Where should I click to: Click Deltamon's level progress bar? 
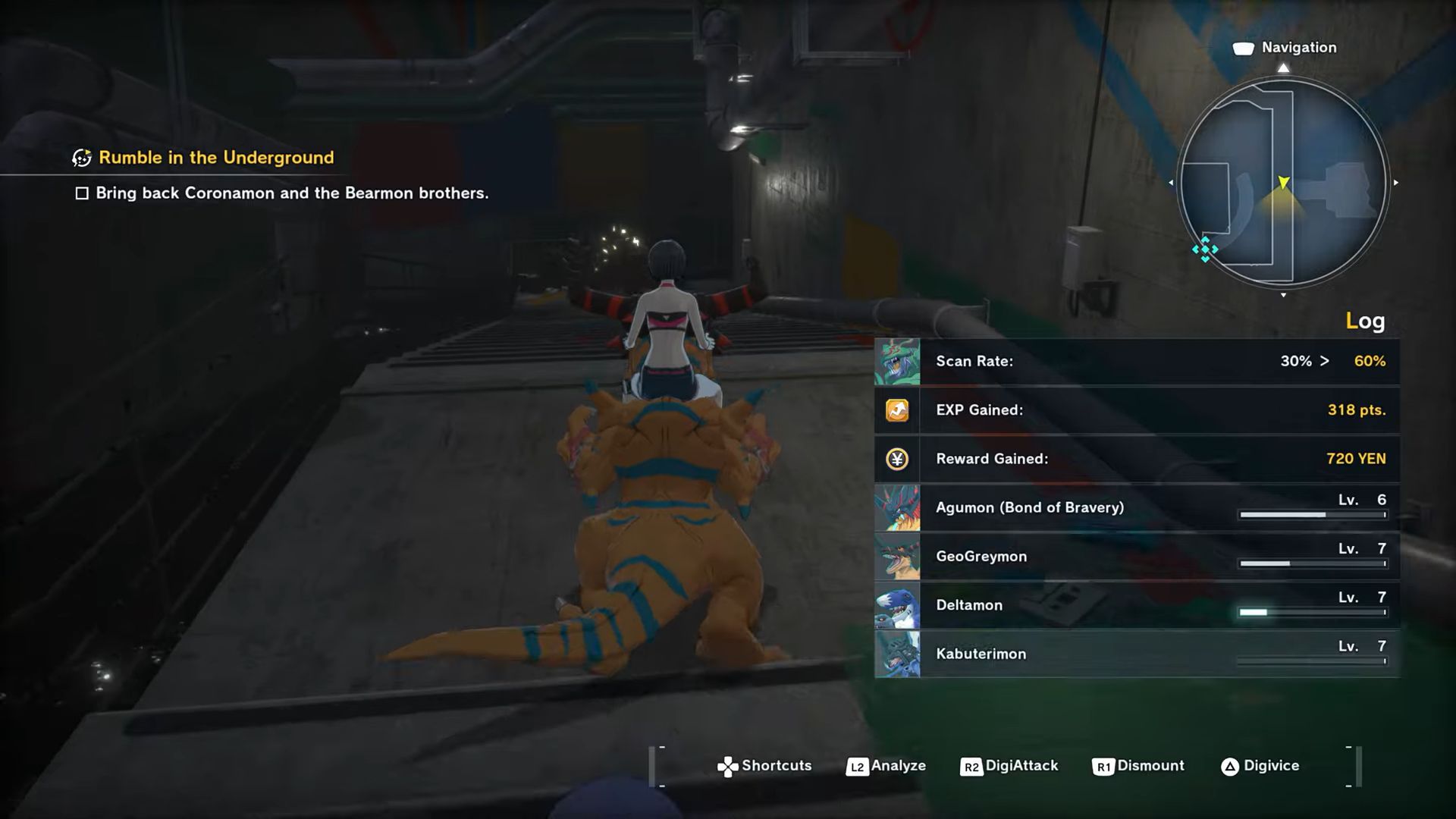pyautogui.click(x=1312, y=610)
